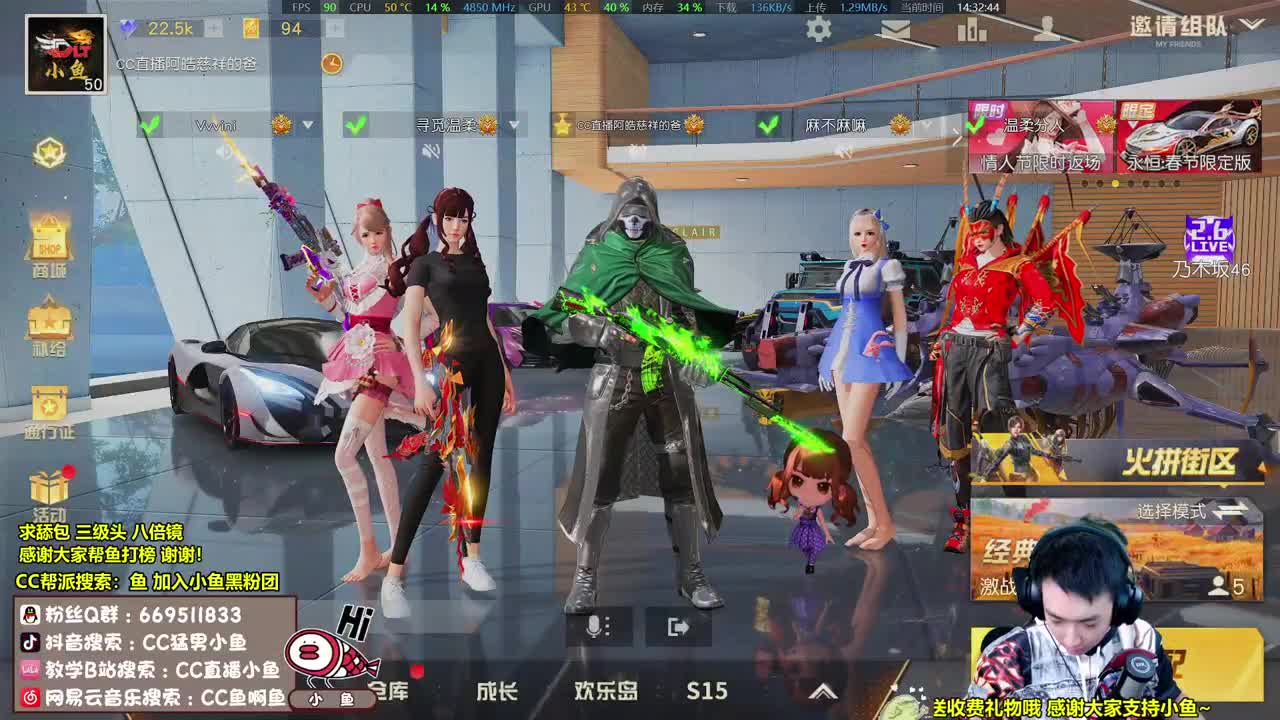Open the S15 season tab
Image resolution: width=1280 pixels, height=720 pixels.
704,691
